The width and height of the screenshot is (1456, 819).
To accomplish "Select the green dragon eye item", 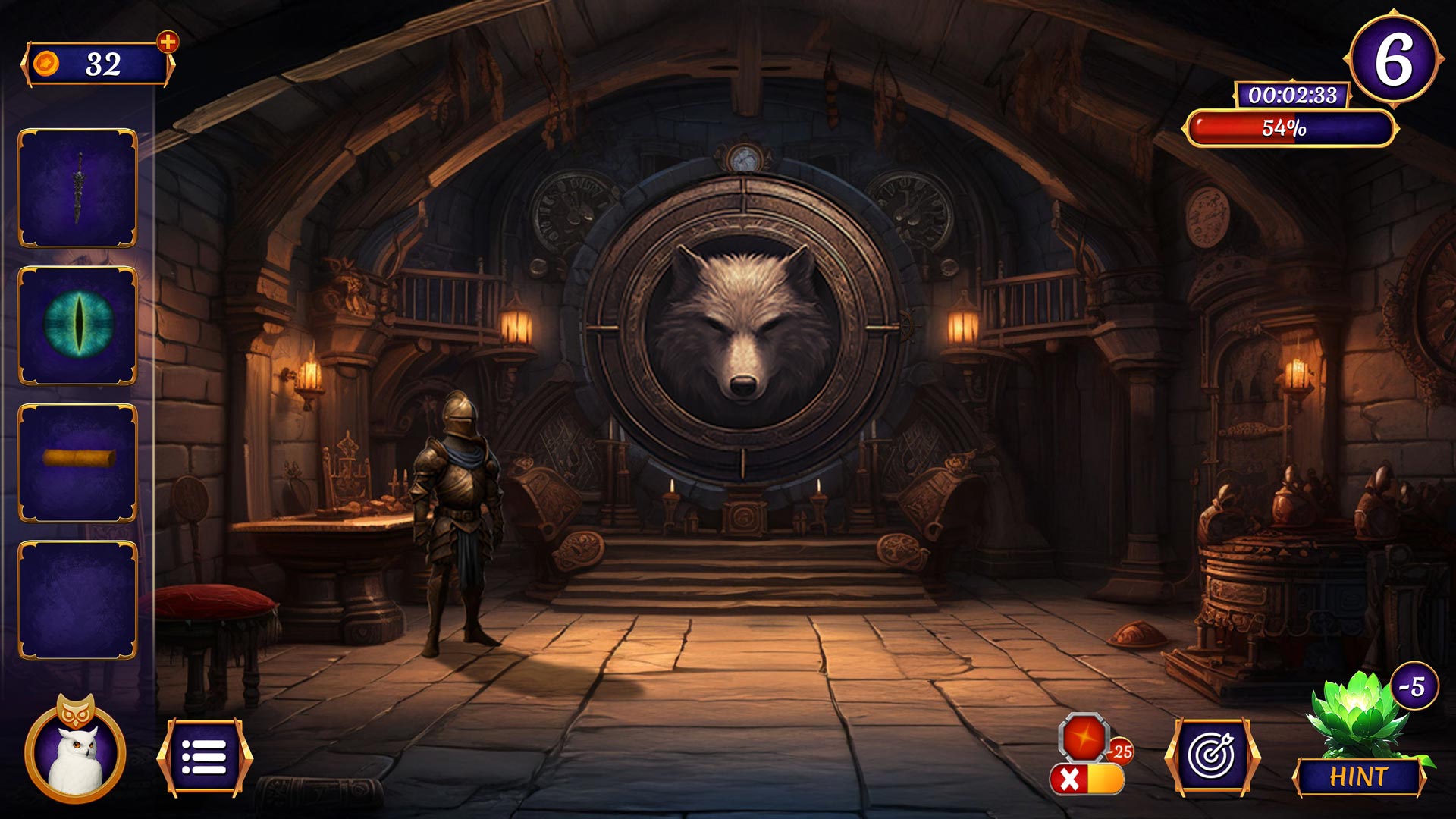I will 77,325.
